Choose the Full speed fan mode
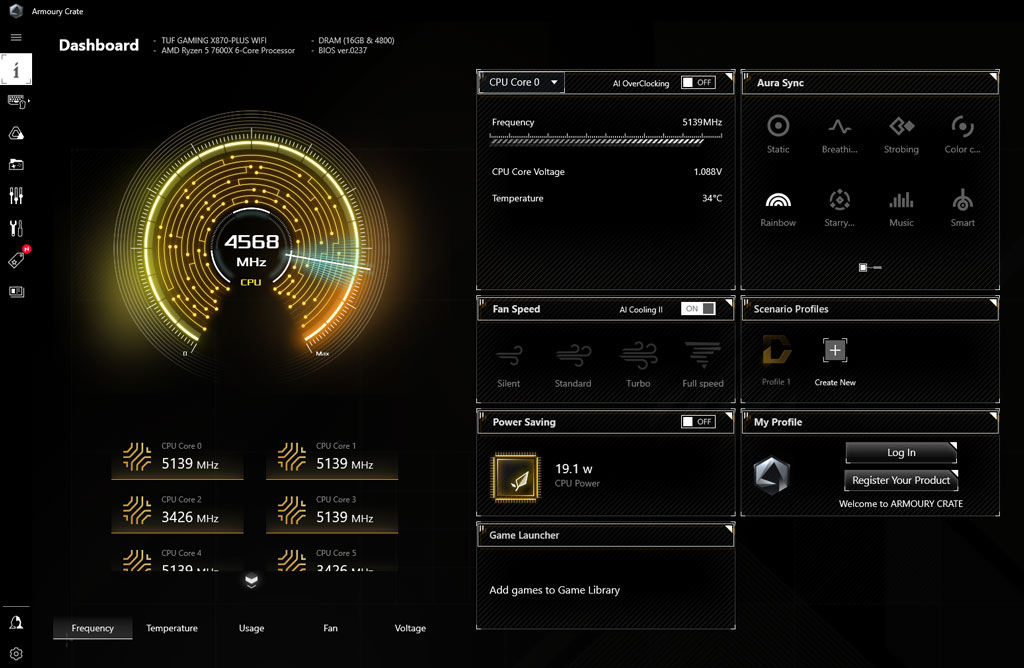The image size is (1024, 668). click(703, 363)
